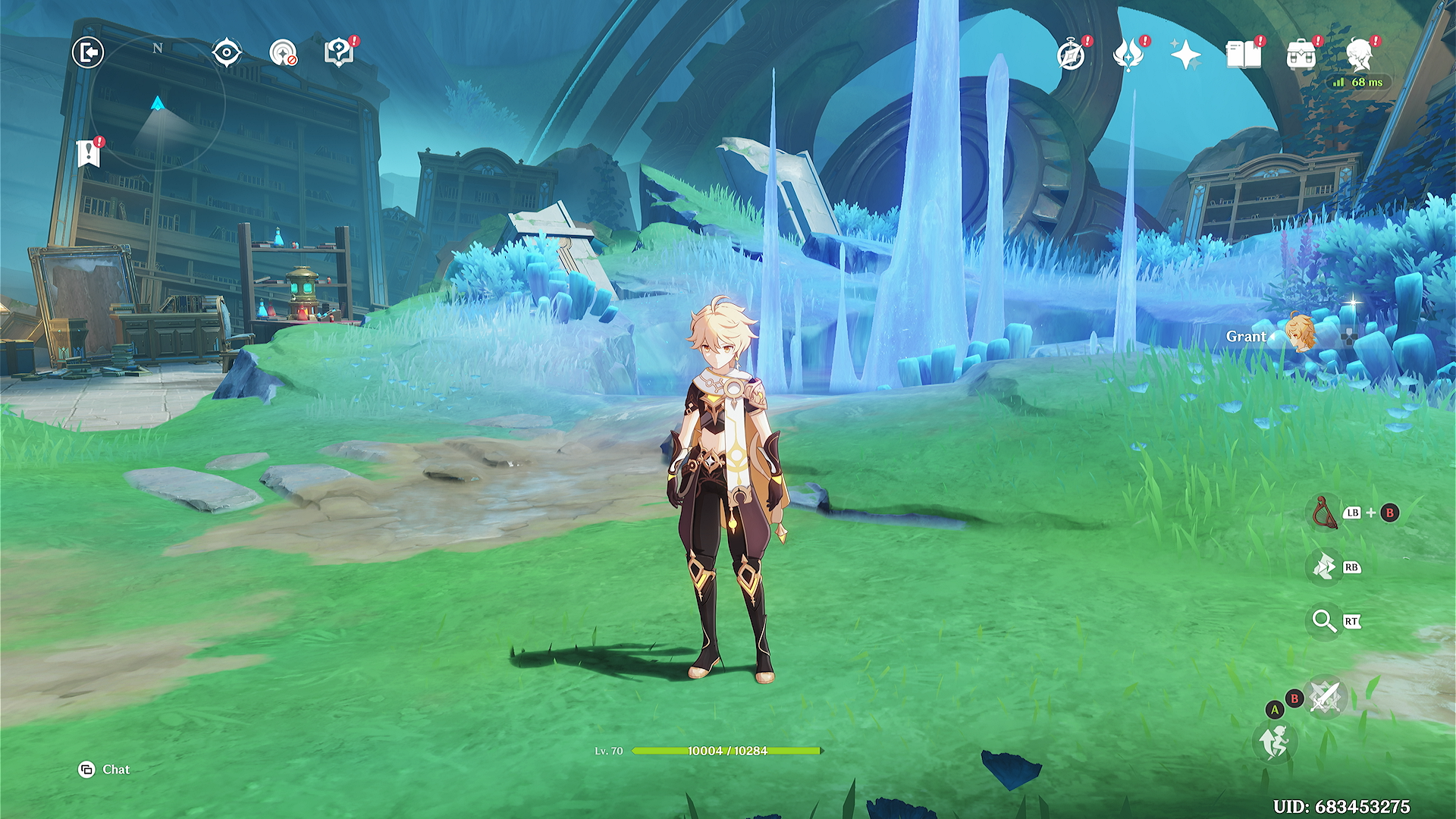
Task: Click the sword attack icon
Action: click(1326, 695)
